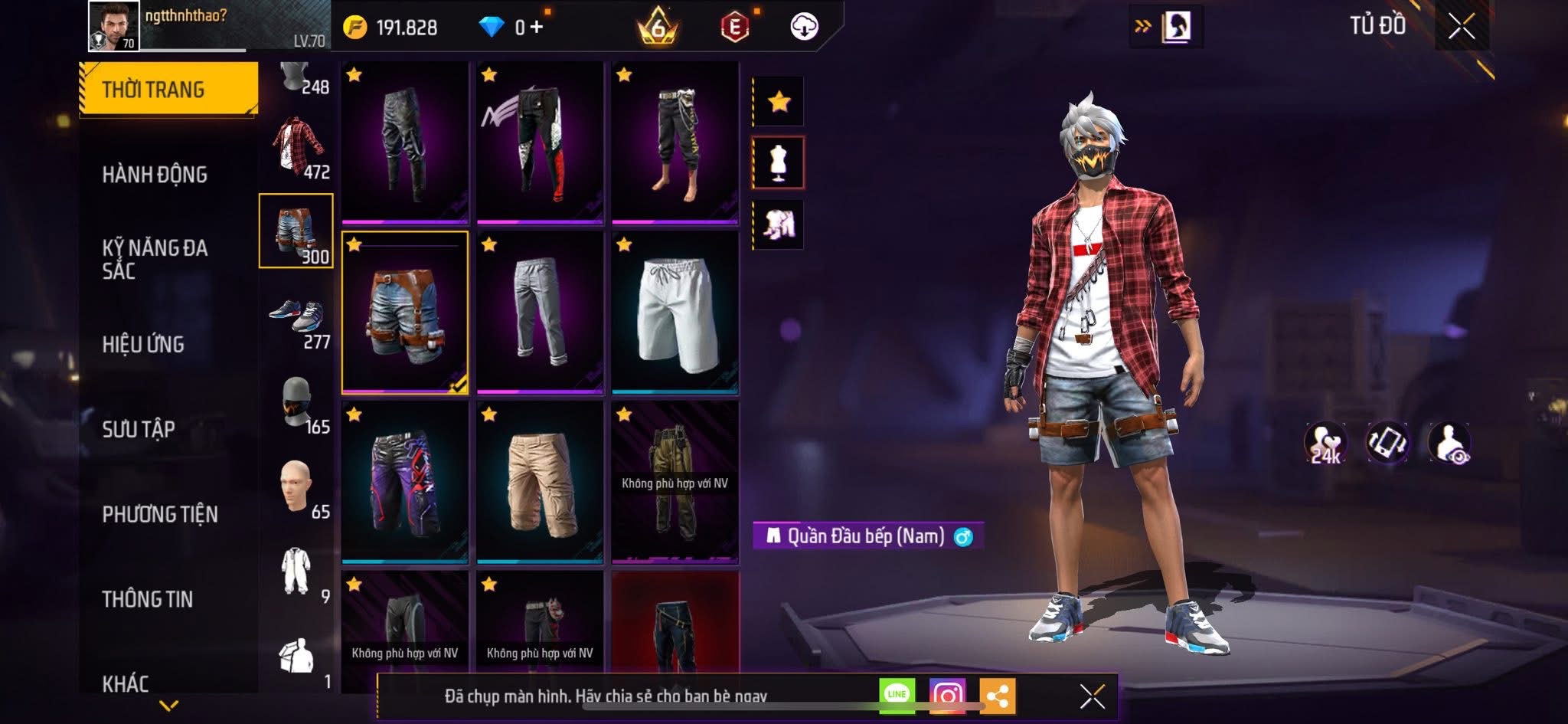Select the shorts subcategory thumbnail labeled 300
Viewport: 1568px width, 724px height.
pos(296,230)
